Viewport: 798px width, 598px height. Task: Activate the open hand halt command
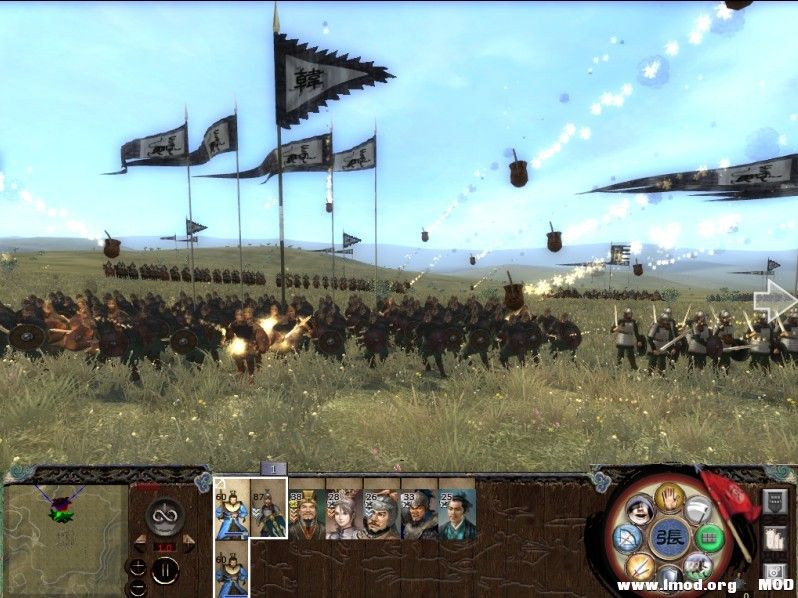click(x=667, y=496)
